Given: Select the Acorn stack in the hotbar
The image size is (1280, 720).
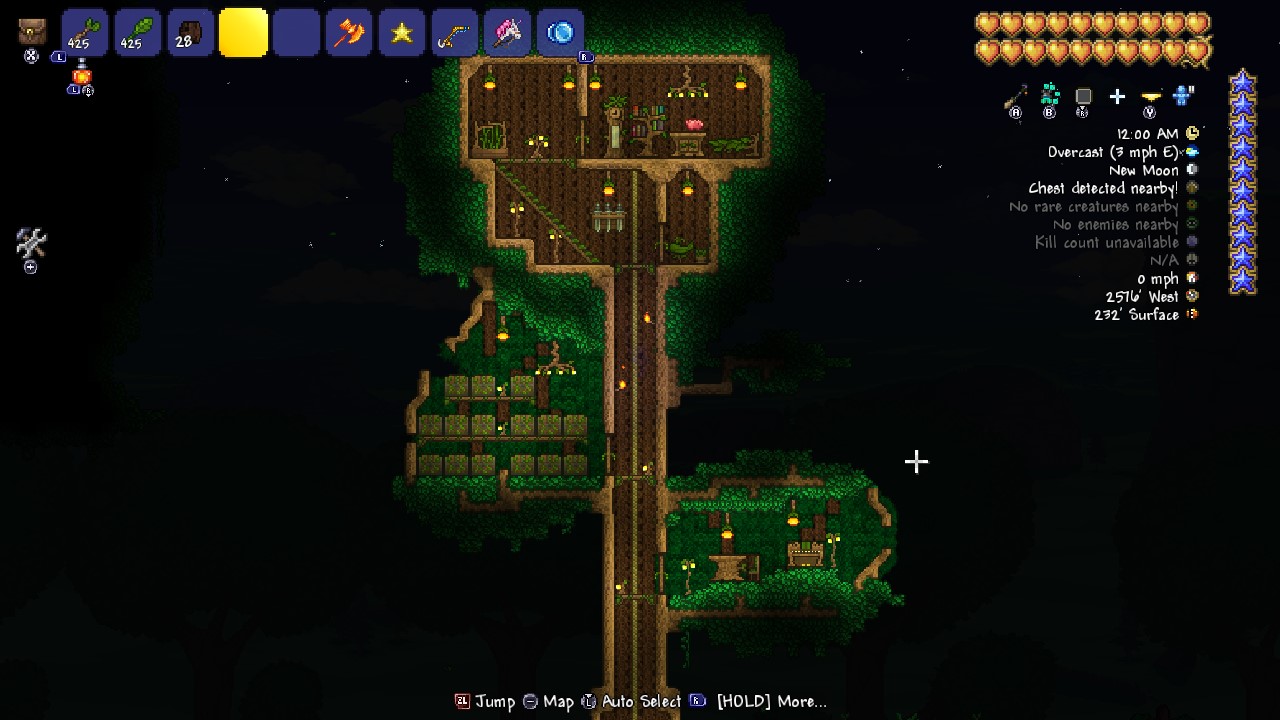Looking at the screenshot, I should [190, 32].
